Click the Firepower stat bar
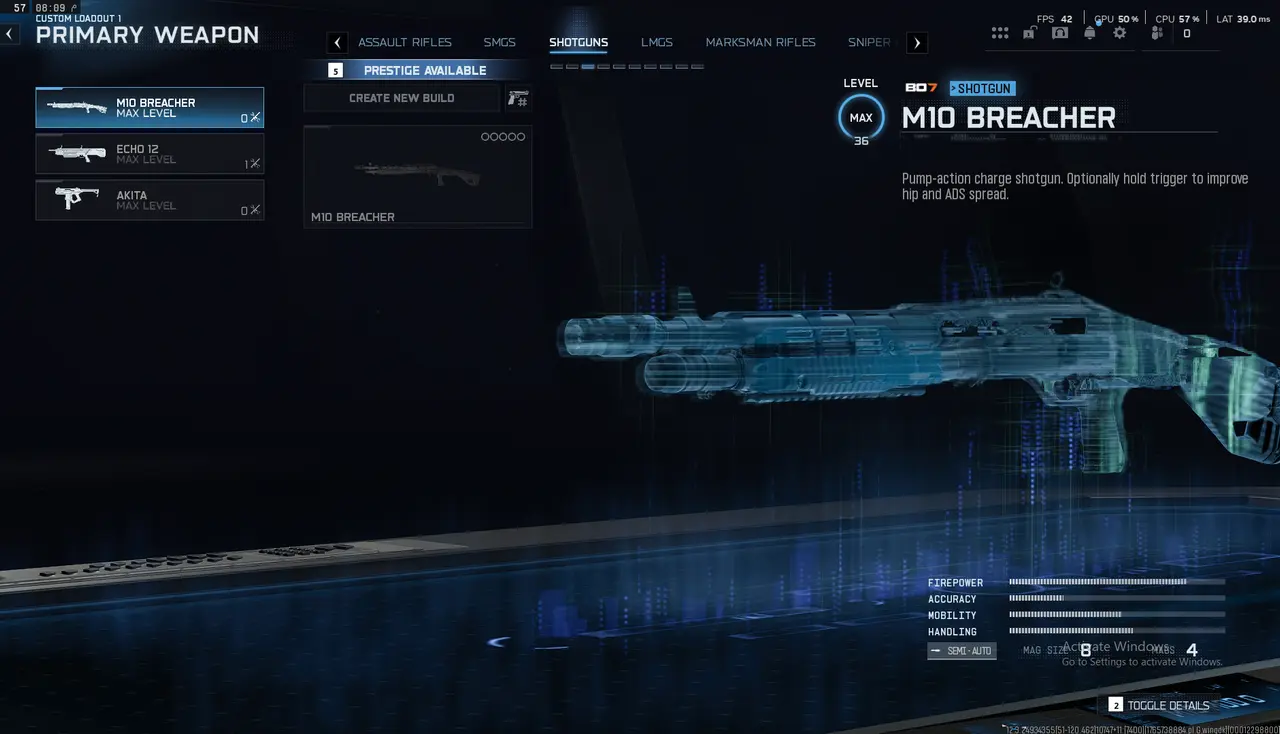The width and height of the screenshot is (1280, 734). [1115, 582]
